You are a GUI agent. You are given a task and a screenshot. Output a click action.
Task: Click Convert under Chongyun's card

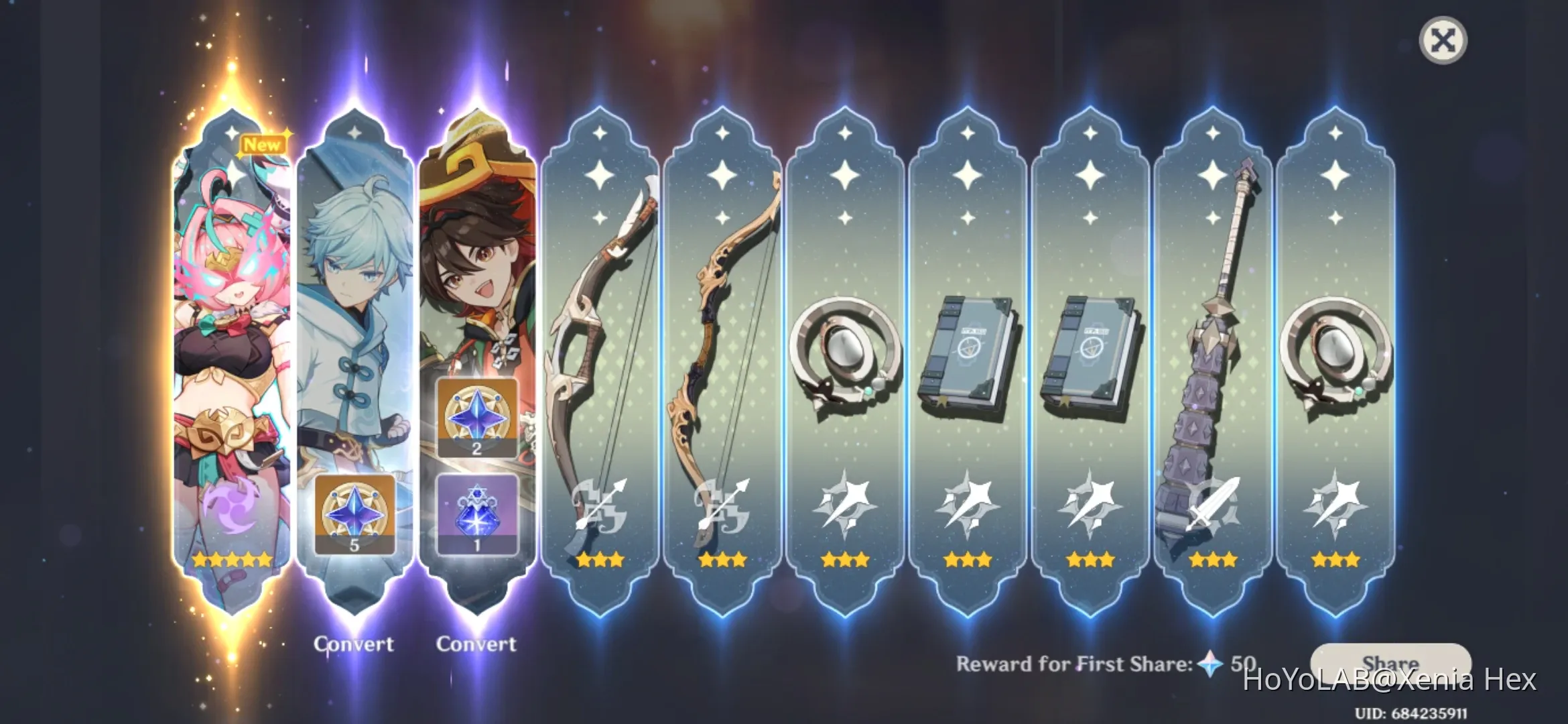[x=354, y=644]
